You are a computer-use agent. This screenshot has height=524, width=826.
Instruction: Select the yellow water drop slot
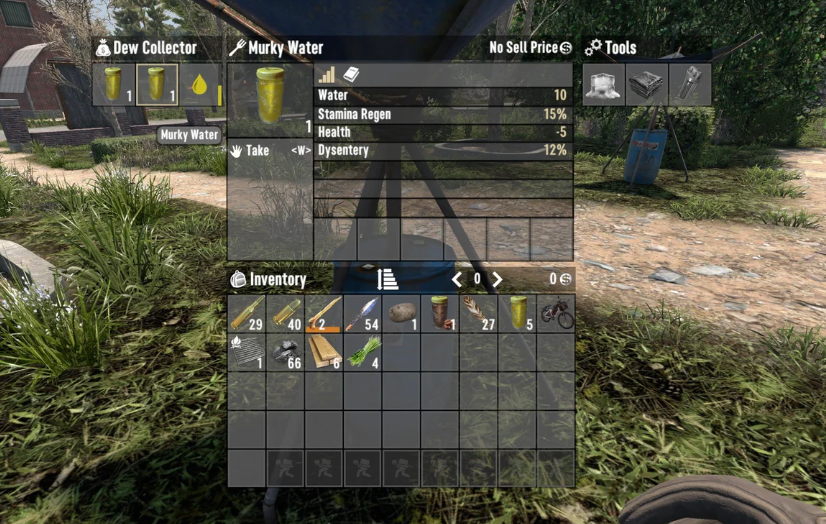200,85
